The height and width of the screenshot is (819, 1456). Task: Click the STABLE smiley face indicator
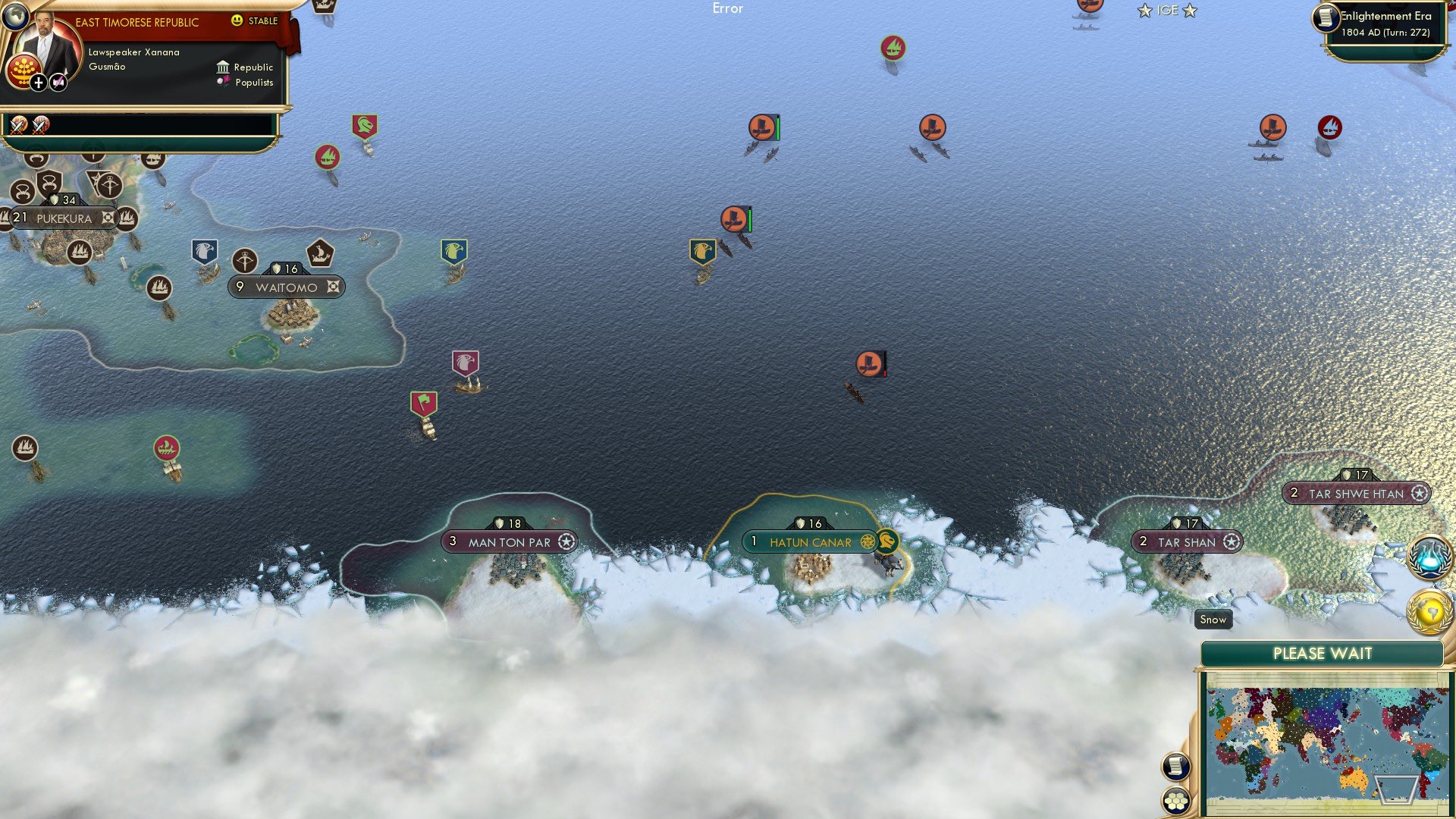click(x=237, y=21)
